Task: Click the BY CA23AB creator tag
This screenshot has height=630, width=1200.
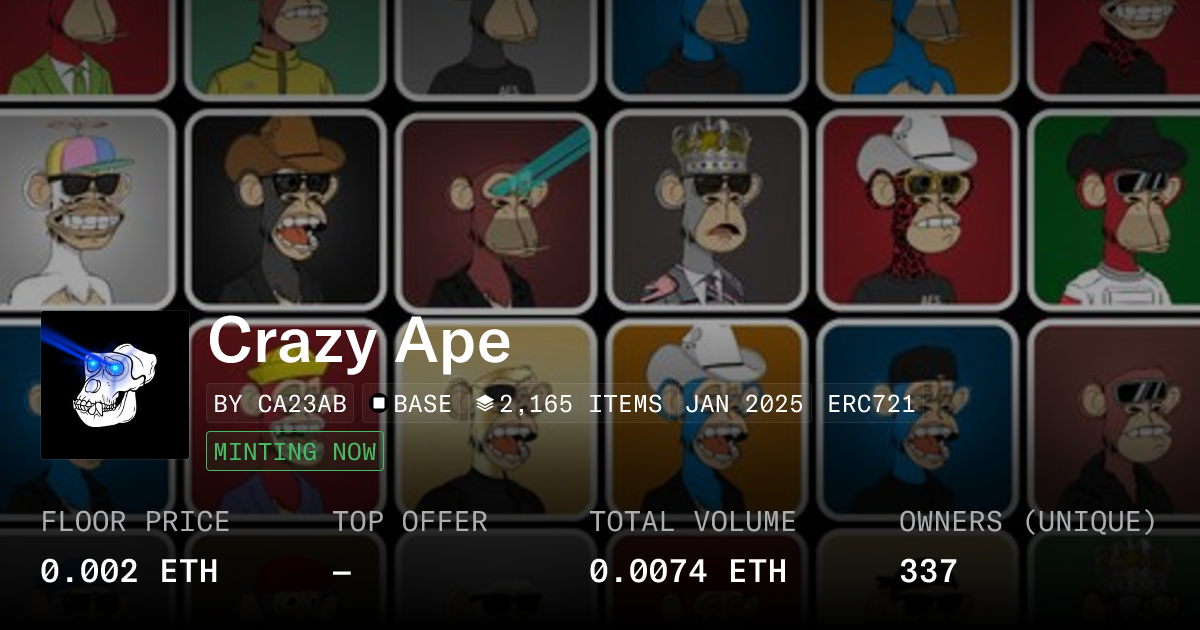Action: tap(280, 404)
